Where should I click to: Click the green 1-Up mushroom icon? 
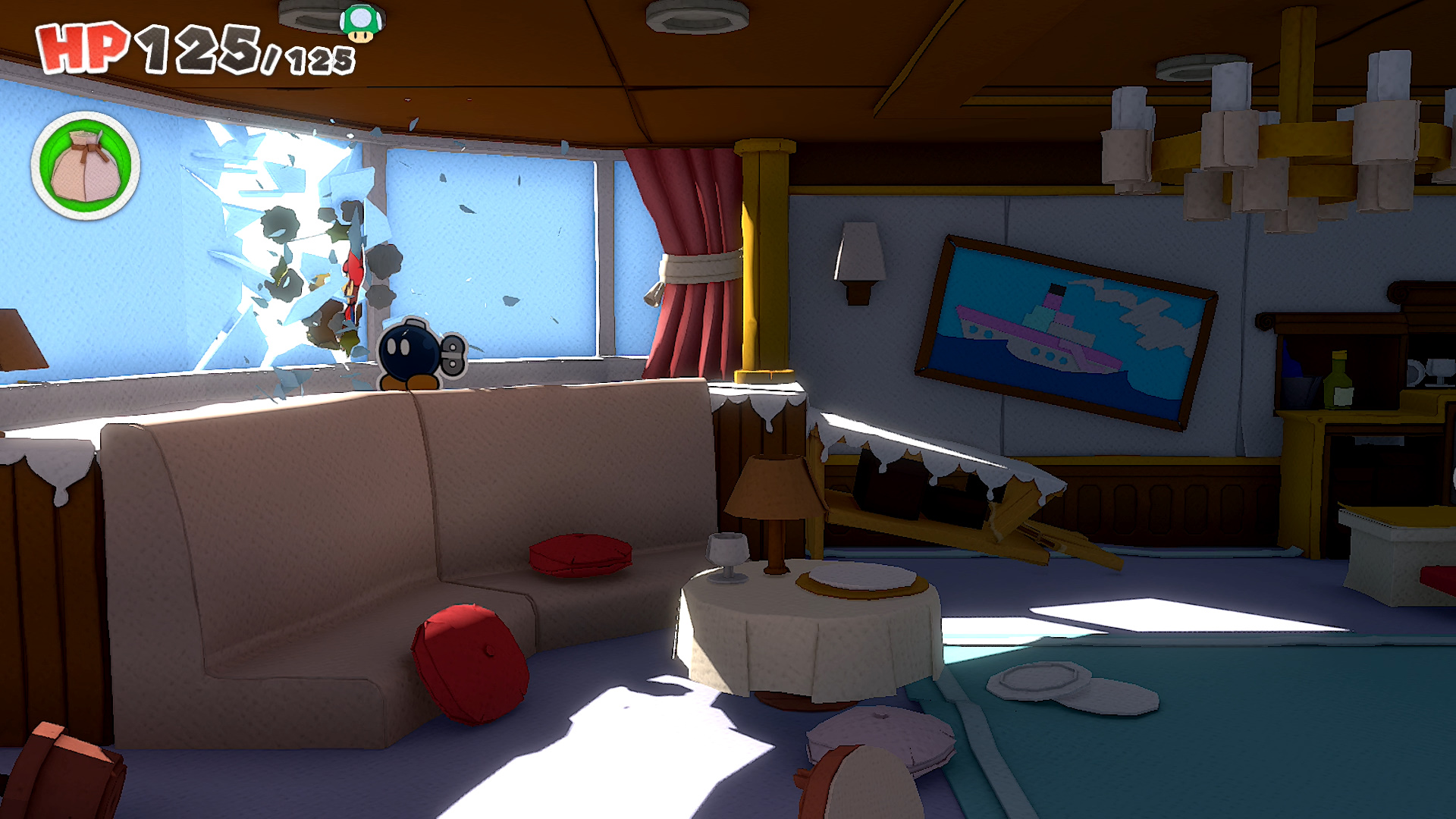pos(361,23)
